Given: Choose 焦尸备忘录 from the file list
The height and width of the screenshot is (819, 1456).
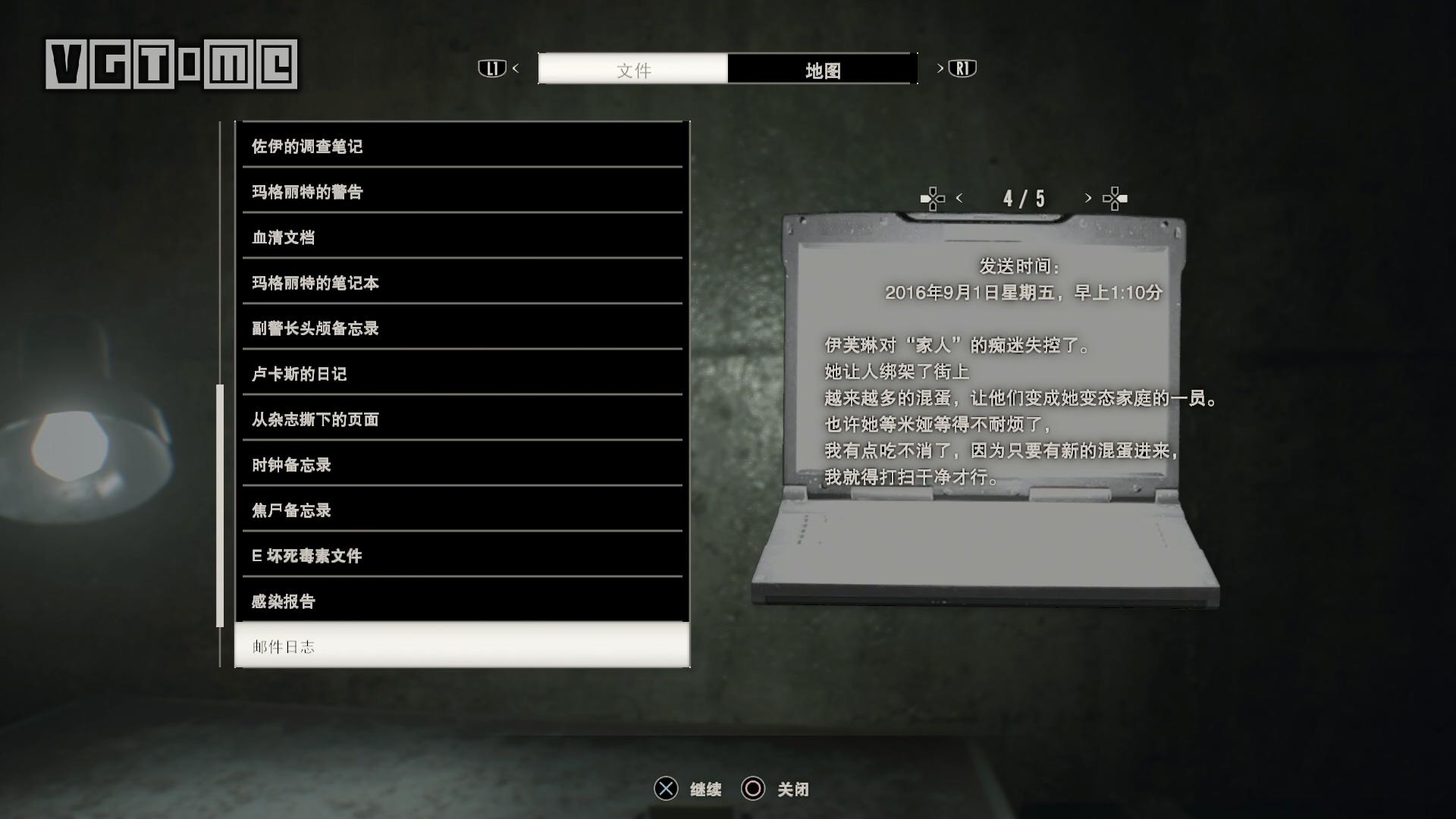Looking at the screenshot, I should (462, 510).
